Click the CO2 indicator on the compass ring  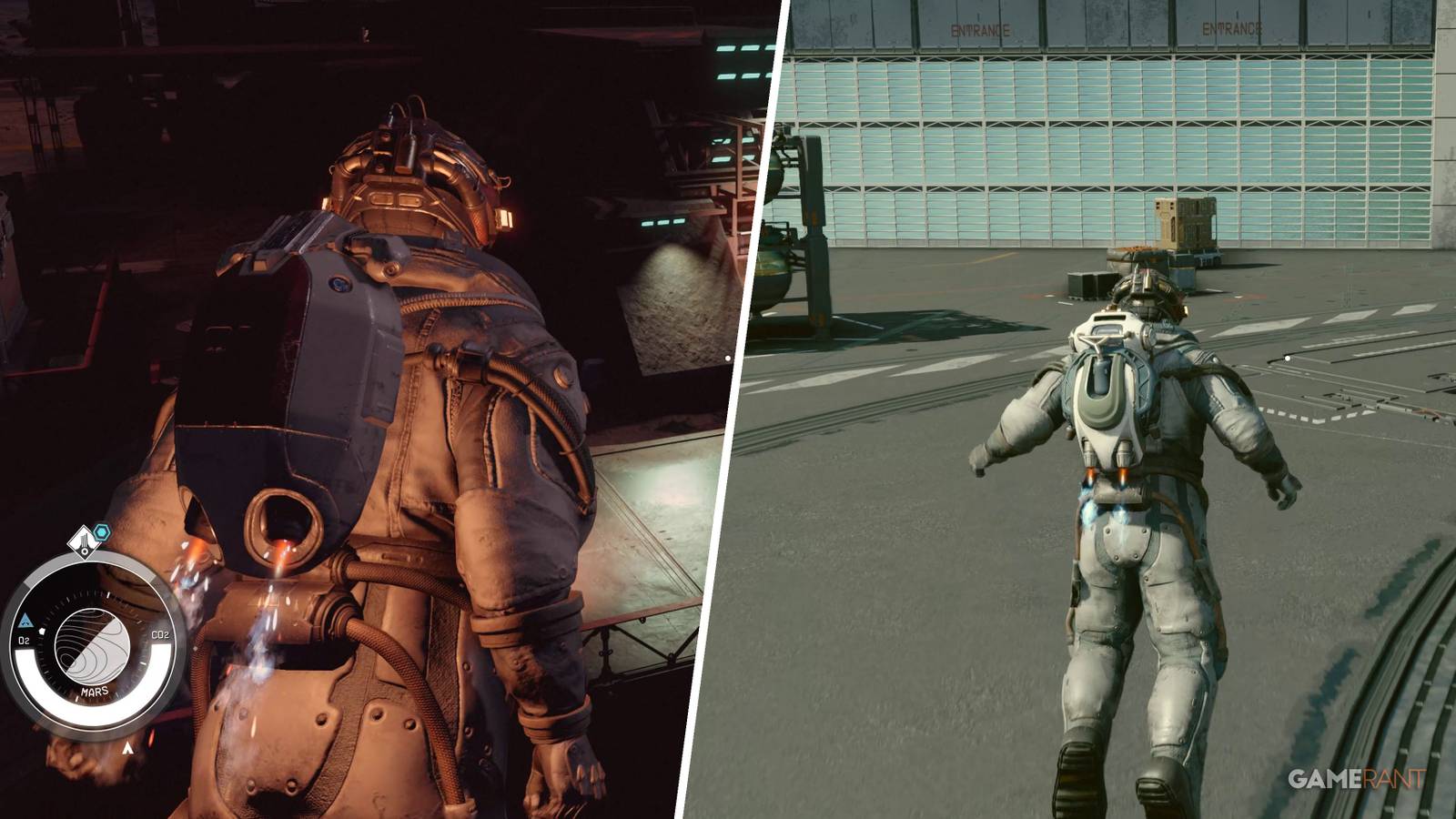(x=160, y=635)
